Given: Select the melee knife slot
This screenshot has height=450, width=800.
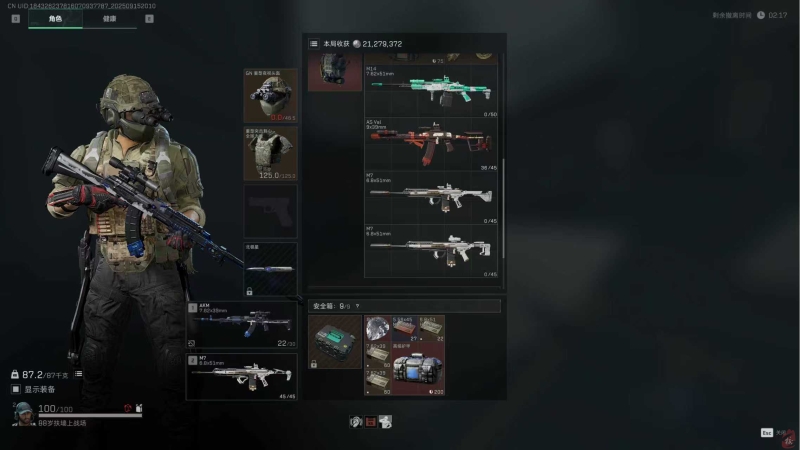Looking at the screenshot, I should click(x=270, y=268).
